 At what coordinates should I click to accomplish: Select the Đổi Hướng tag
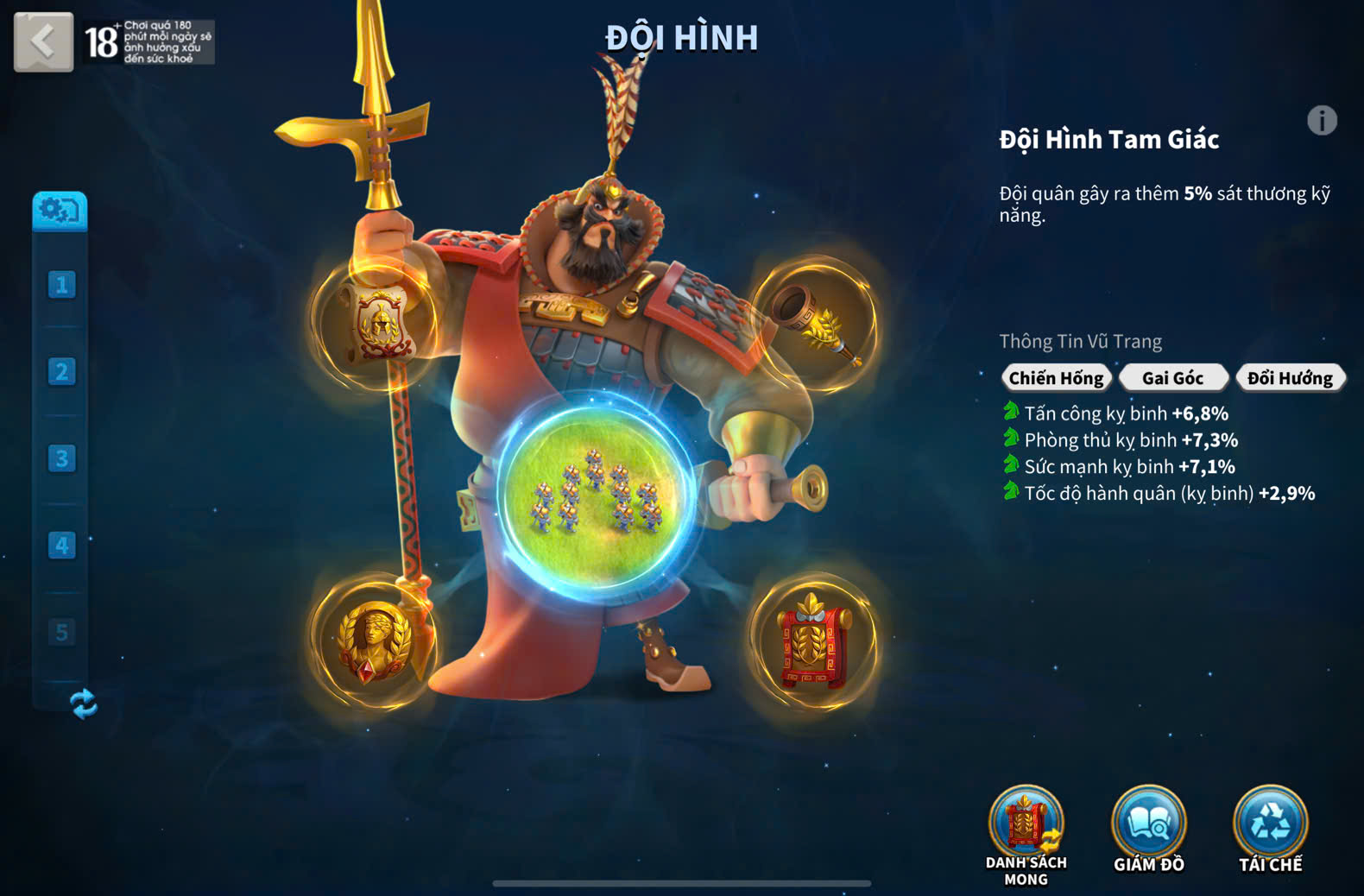click(1290, 378)
